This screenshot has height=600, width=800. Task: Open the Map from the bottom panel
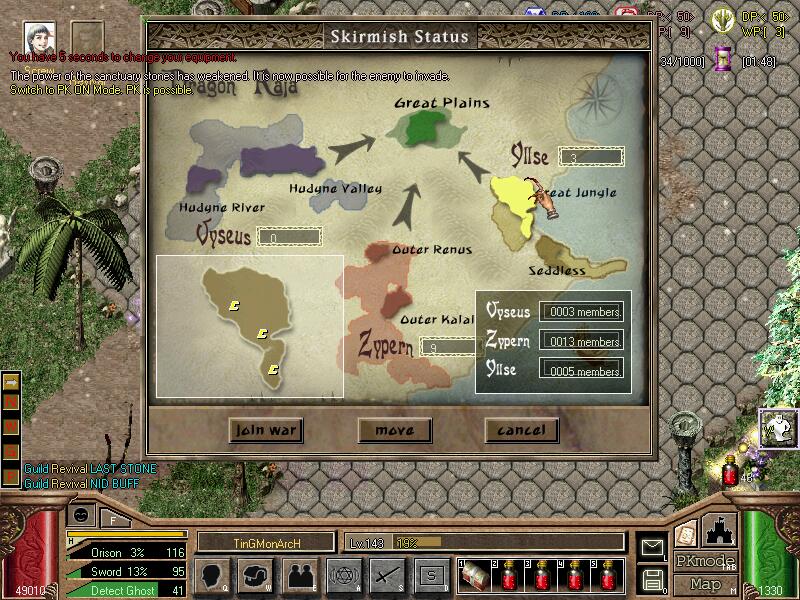pyautogui.click(x=706, y=583)
